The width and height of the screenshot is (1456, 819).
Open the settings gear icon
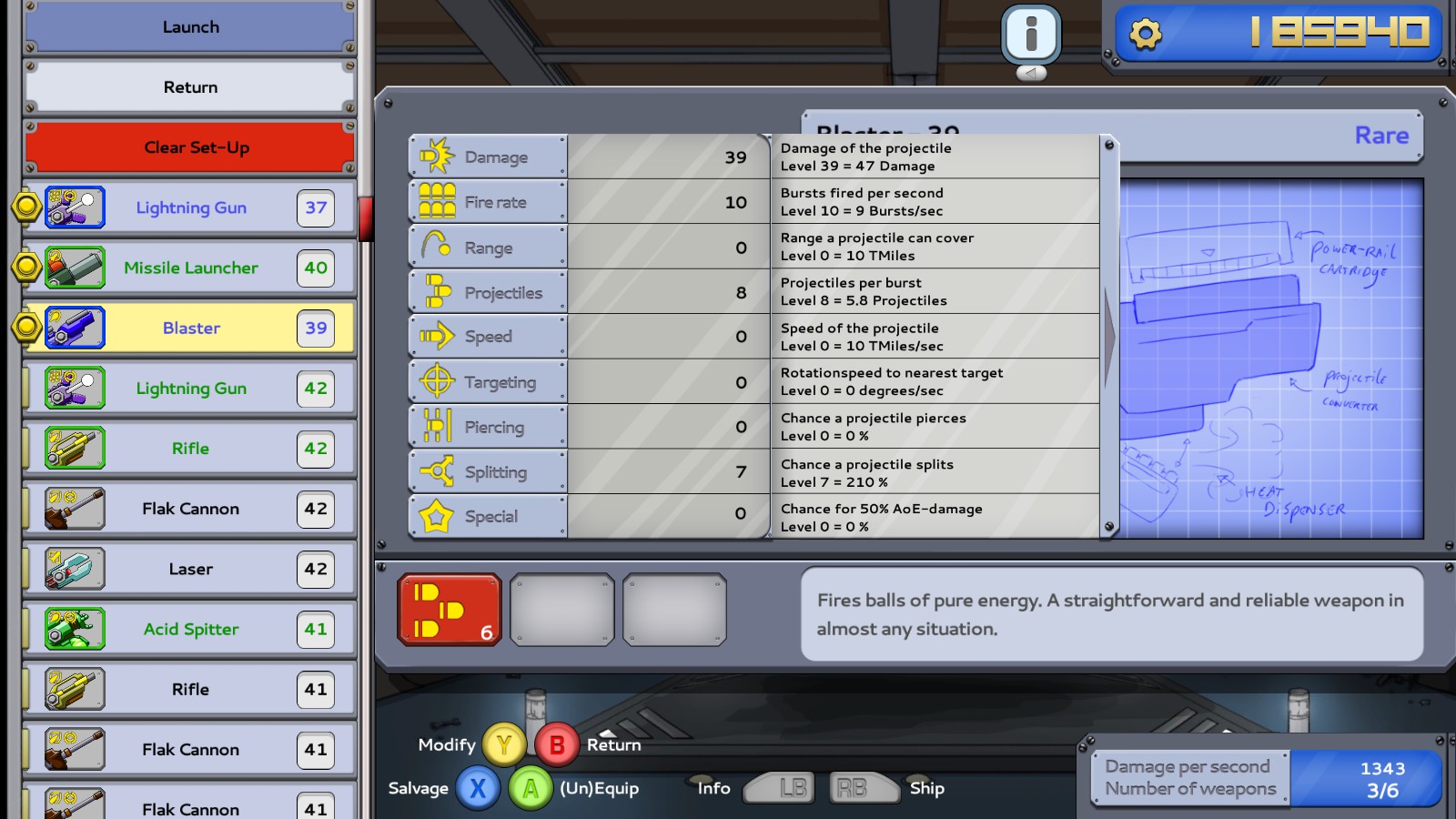(1145, 35)
